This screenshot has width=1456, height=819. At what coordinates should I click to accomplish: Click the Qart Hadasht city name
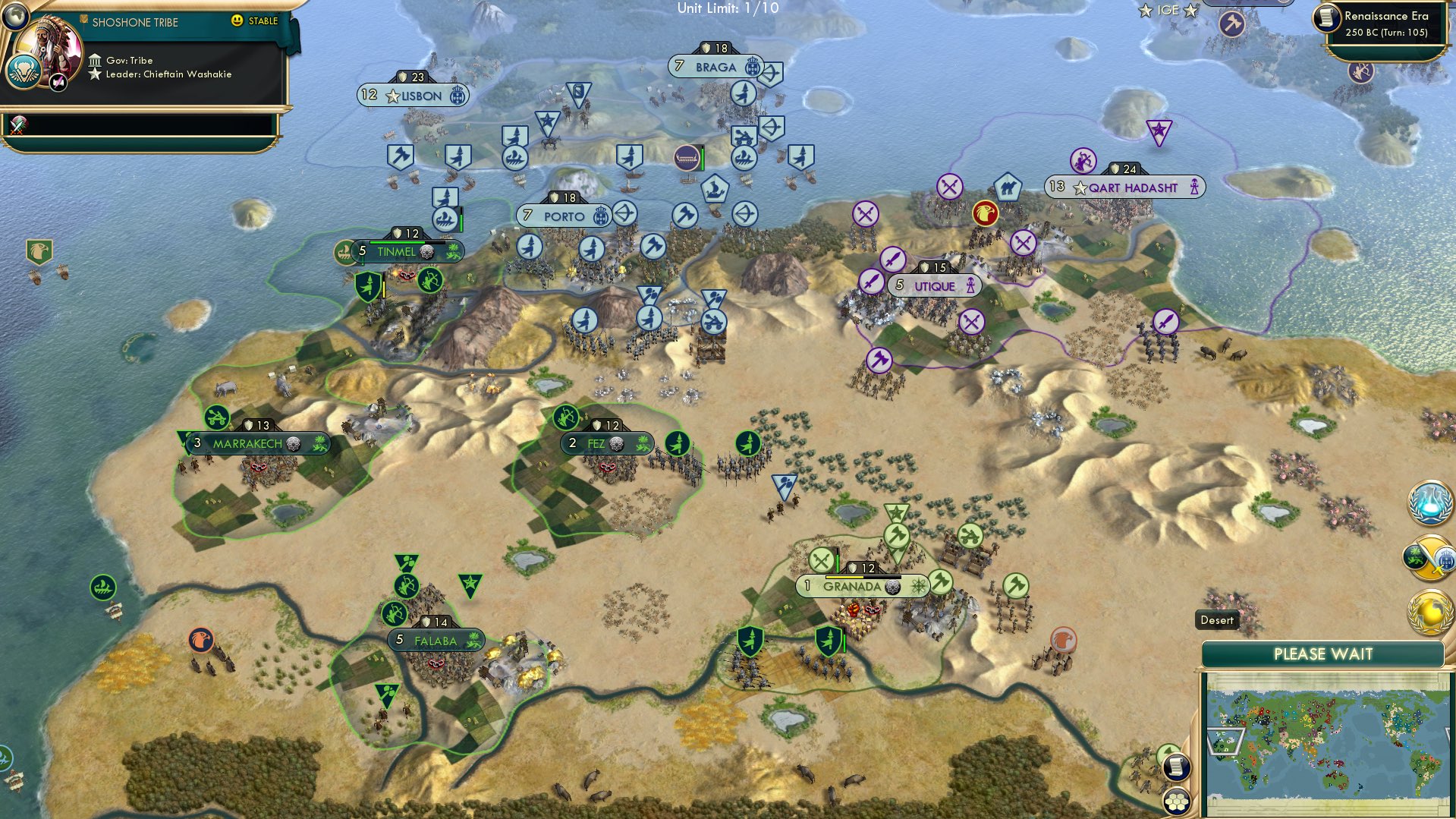pos(1132,187)
